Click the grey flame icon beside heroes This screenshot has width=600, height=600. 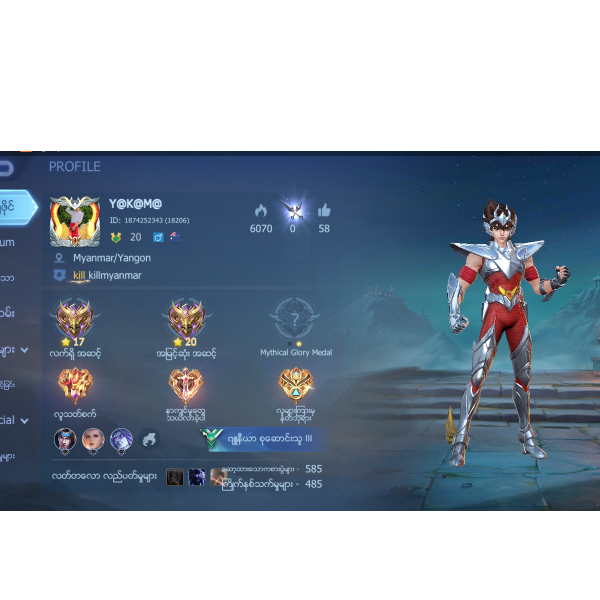(149, 439)
